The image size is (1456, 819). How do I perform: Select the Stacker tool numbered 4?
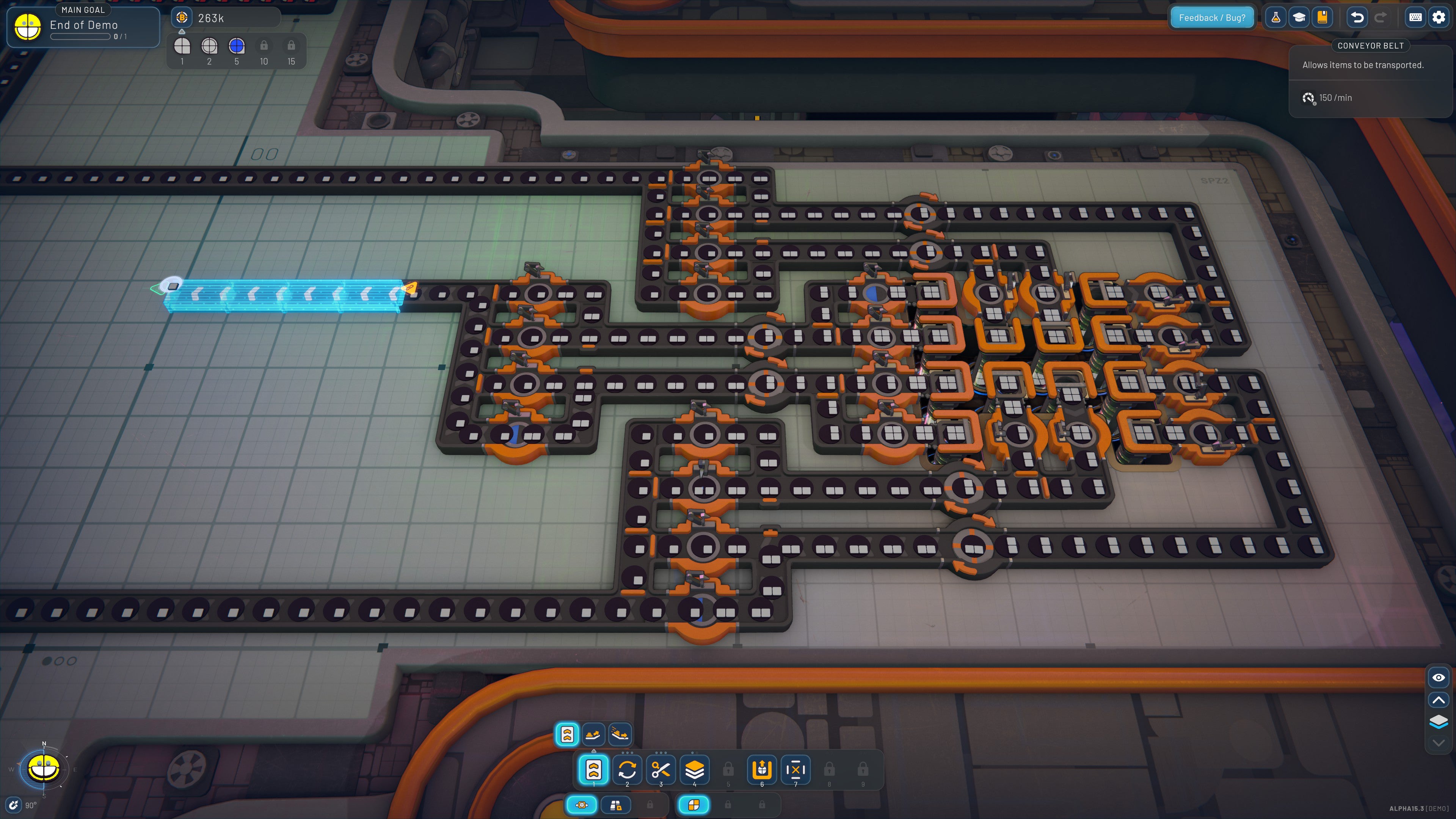694,770
